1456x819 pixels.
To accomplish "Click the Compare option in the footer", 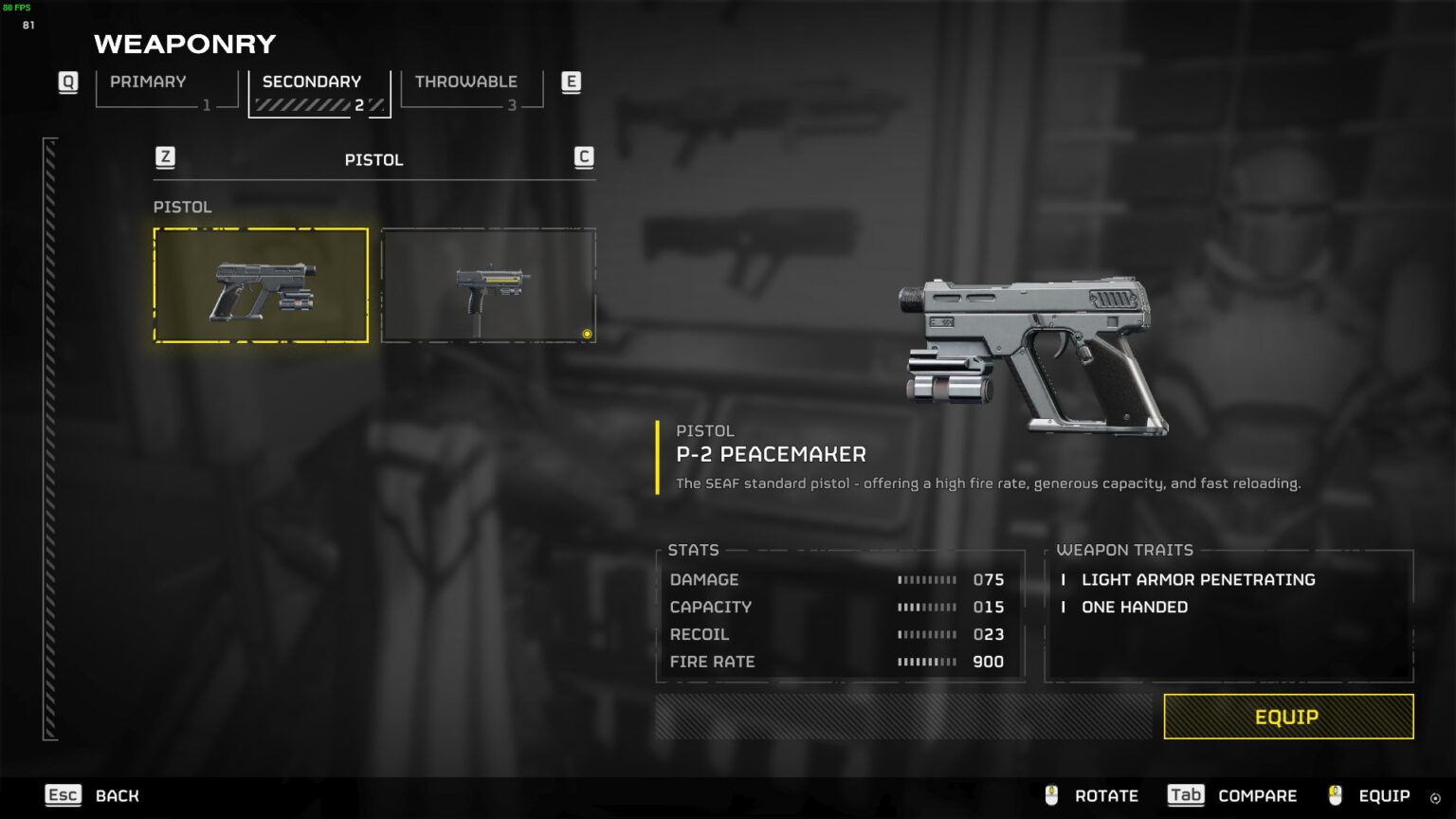I will click(1232, 795).
